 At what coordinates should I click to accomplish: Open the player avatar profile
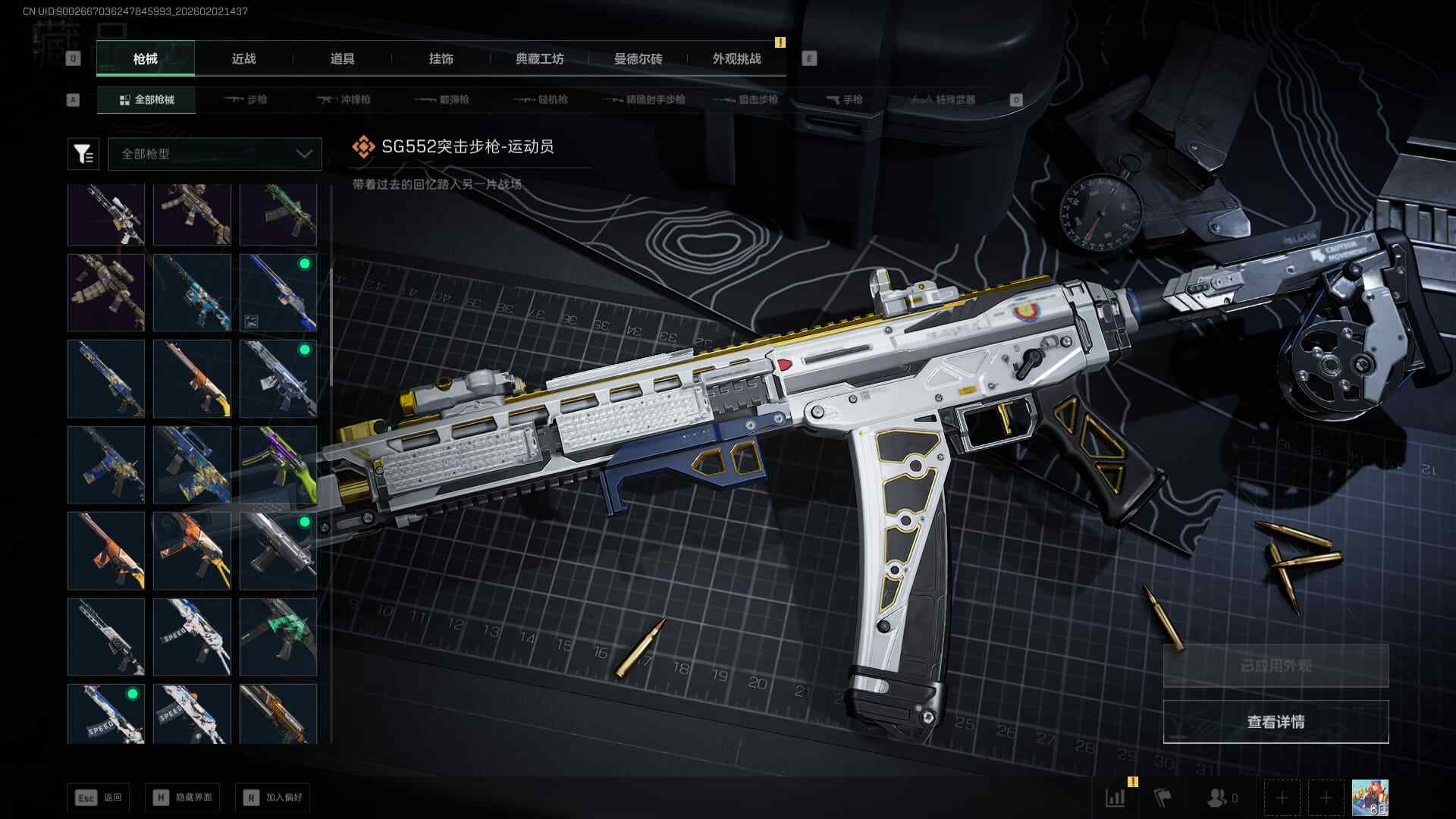click(1370, 798)
